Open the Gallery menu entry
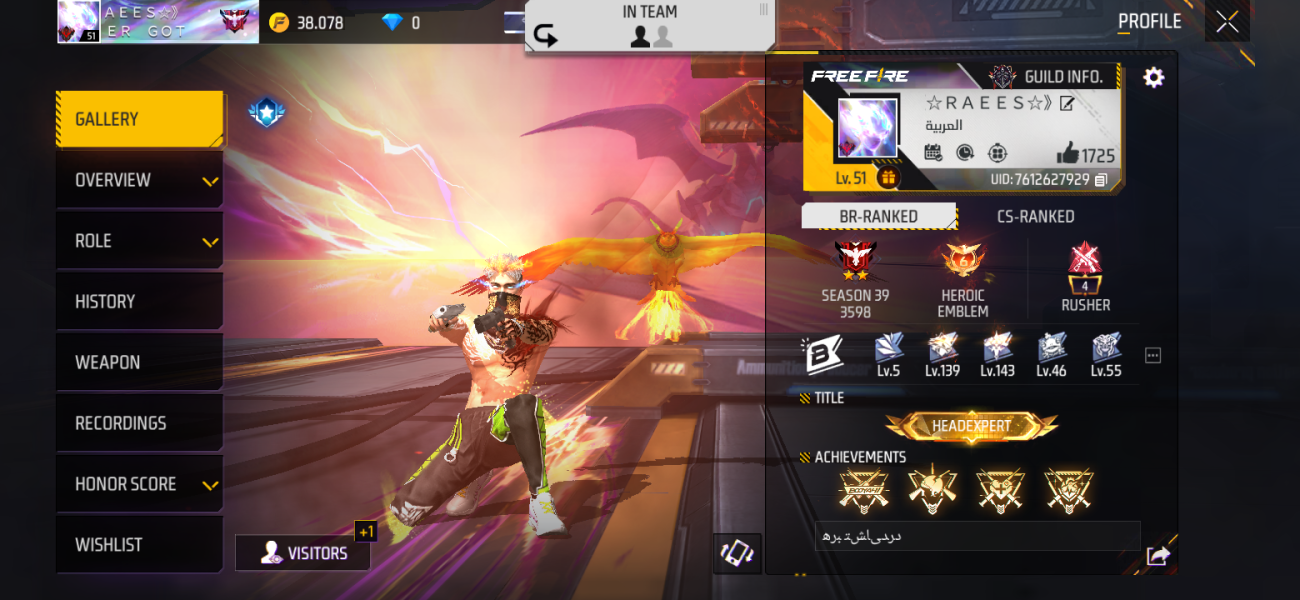Image resolution: width=1300 pixels, height=600 pixels. (139, 119)
